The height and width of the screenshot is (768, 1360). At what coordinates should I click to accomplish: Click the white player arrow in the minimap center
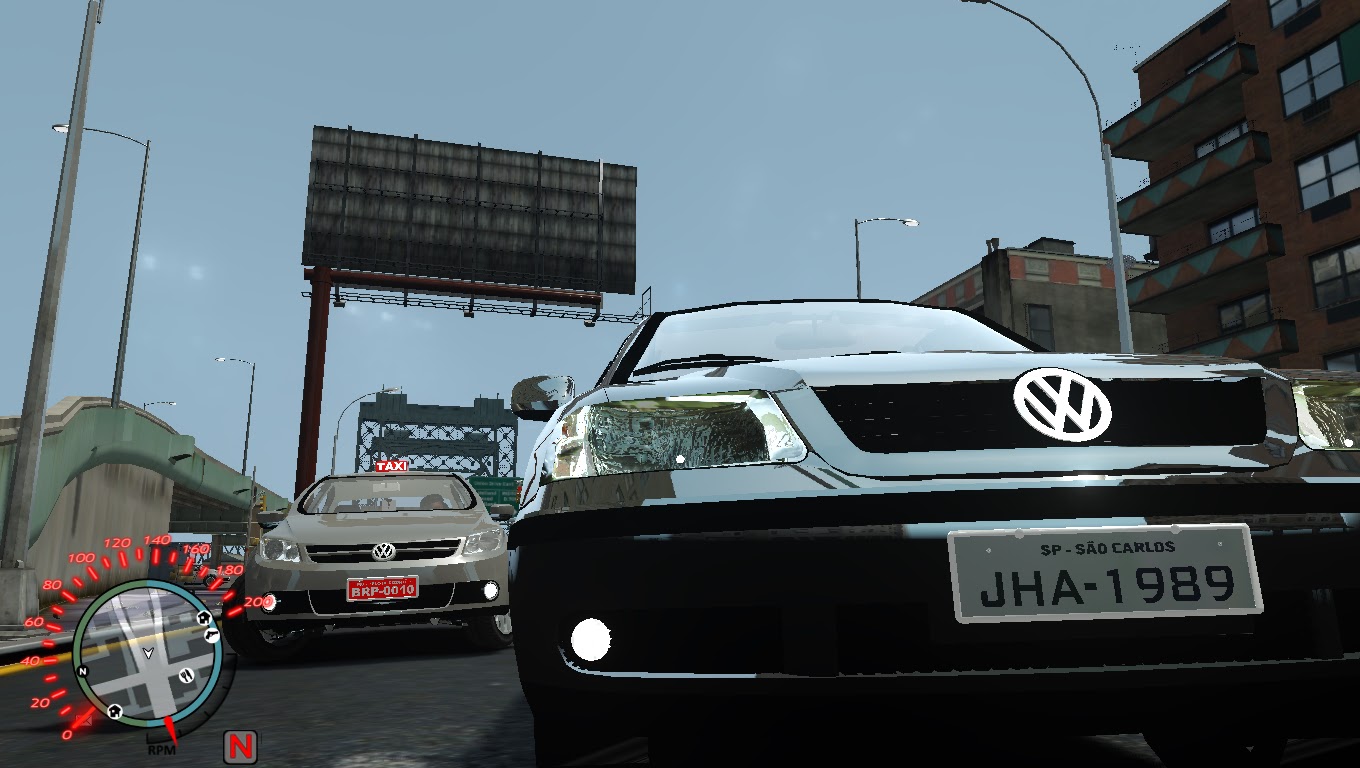(149, 652)
